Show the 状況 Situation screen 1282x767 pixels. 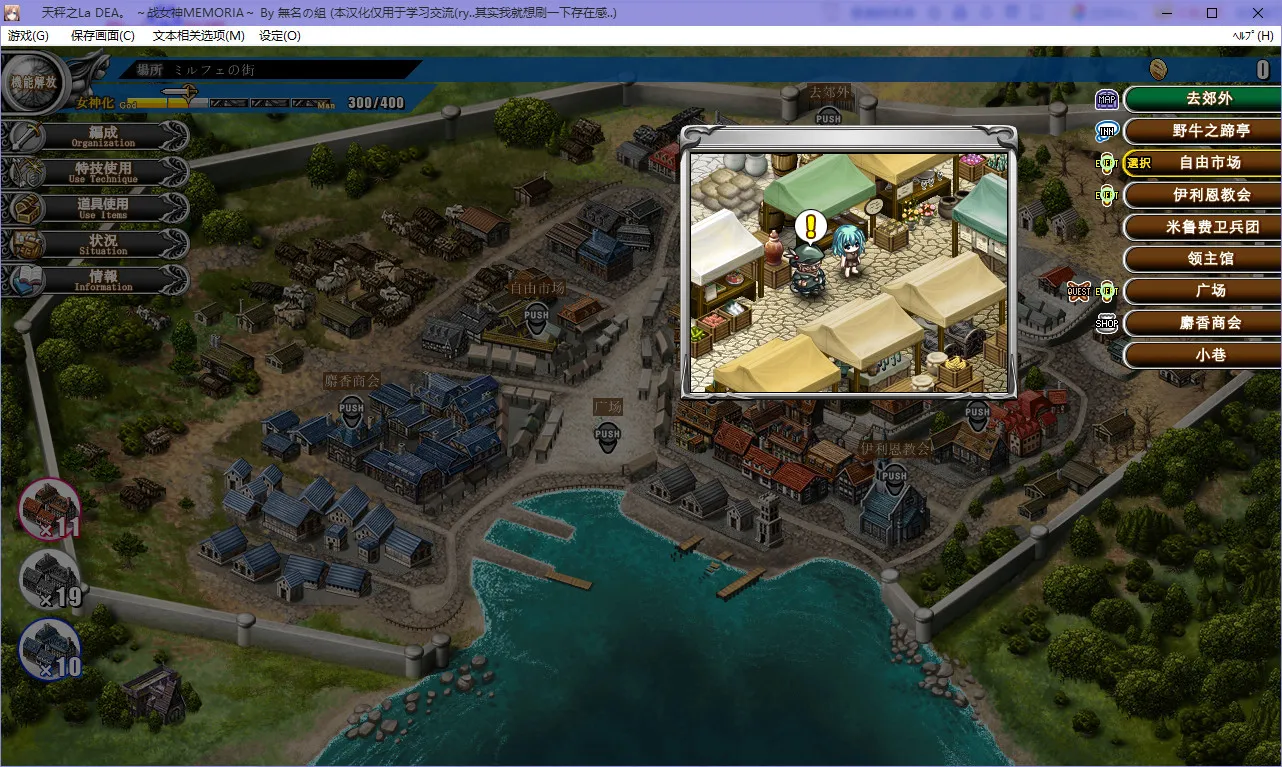coord(103,244)
